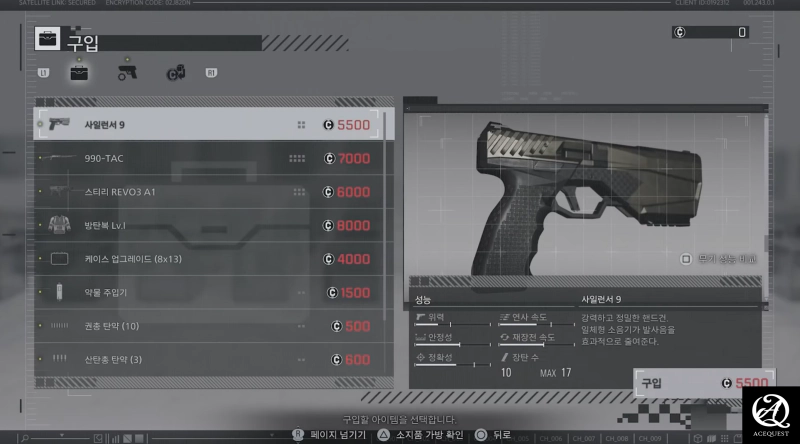The width and height of the screenshot is (800, 444).
Task: Pick the 방탄복 Lv.I armor row
Action: click(x=214, y=225)
